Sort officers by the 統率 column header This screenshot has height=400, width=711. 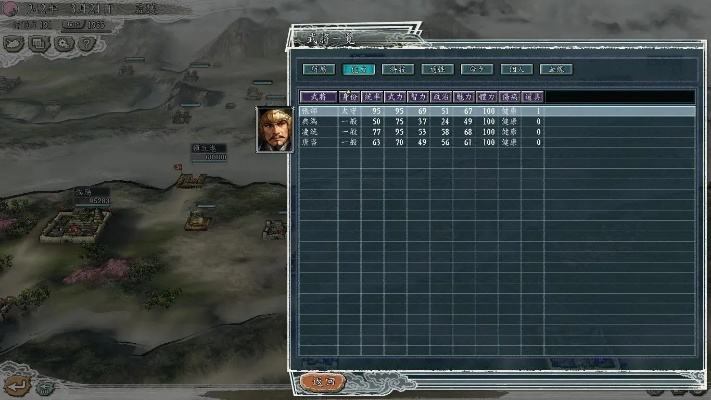click(x=373, y=97)
